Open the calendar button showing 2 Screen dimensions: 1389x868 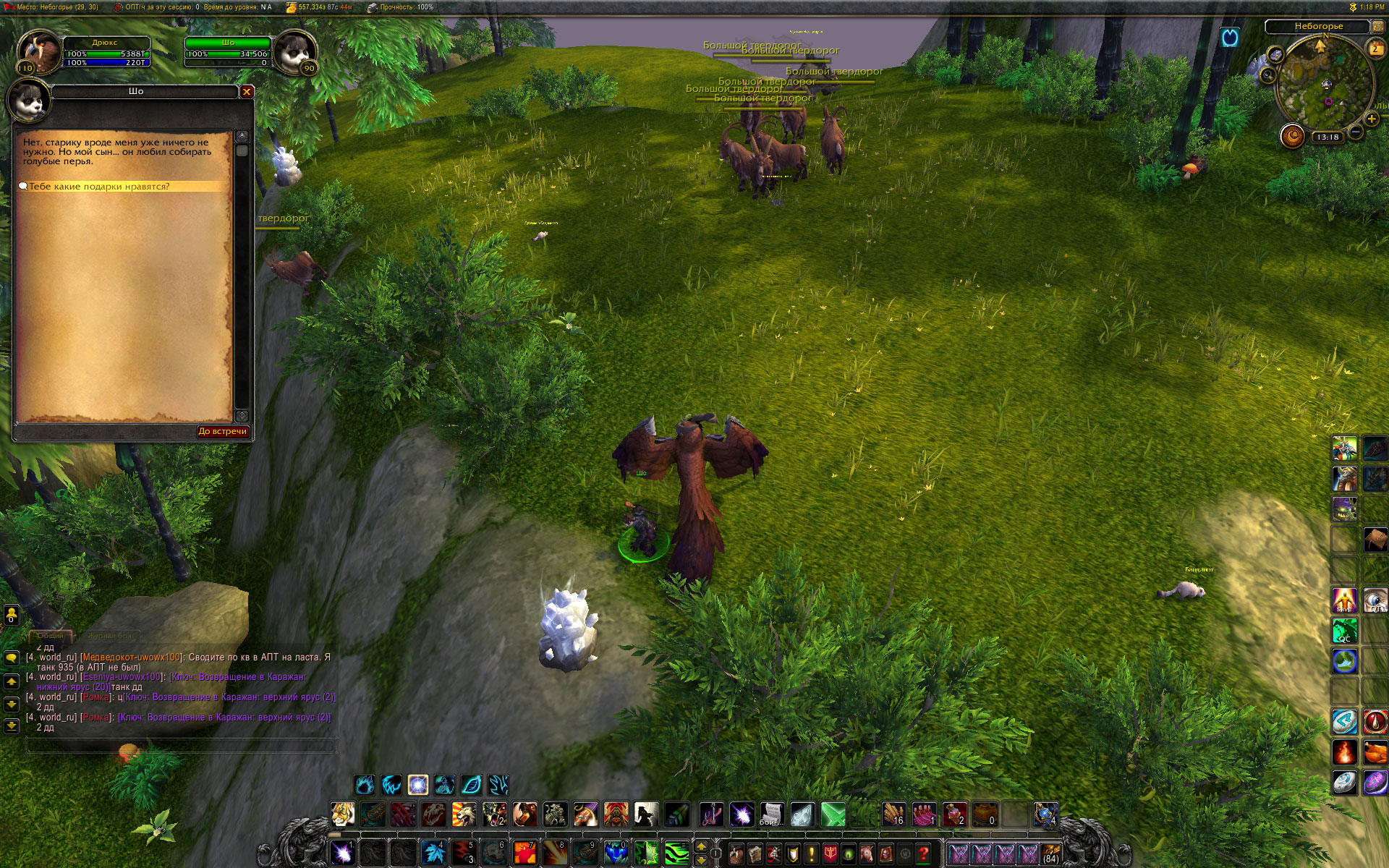coord(1375,49)
